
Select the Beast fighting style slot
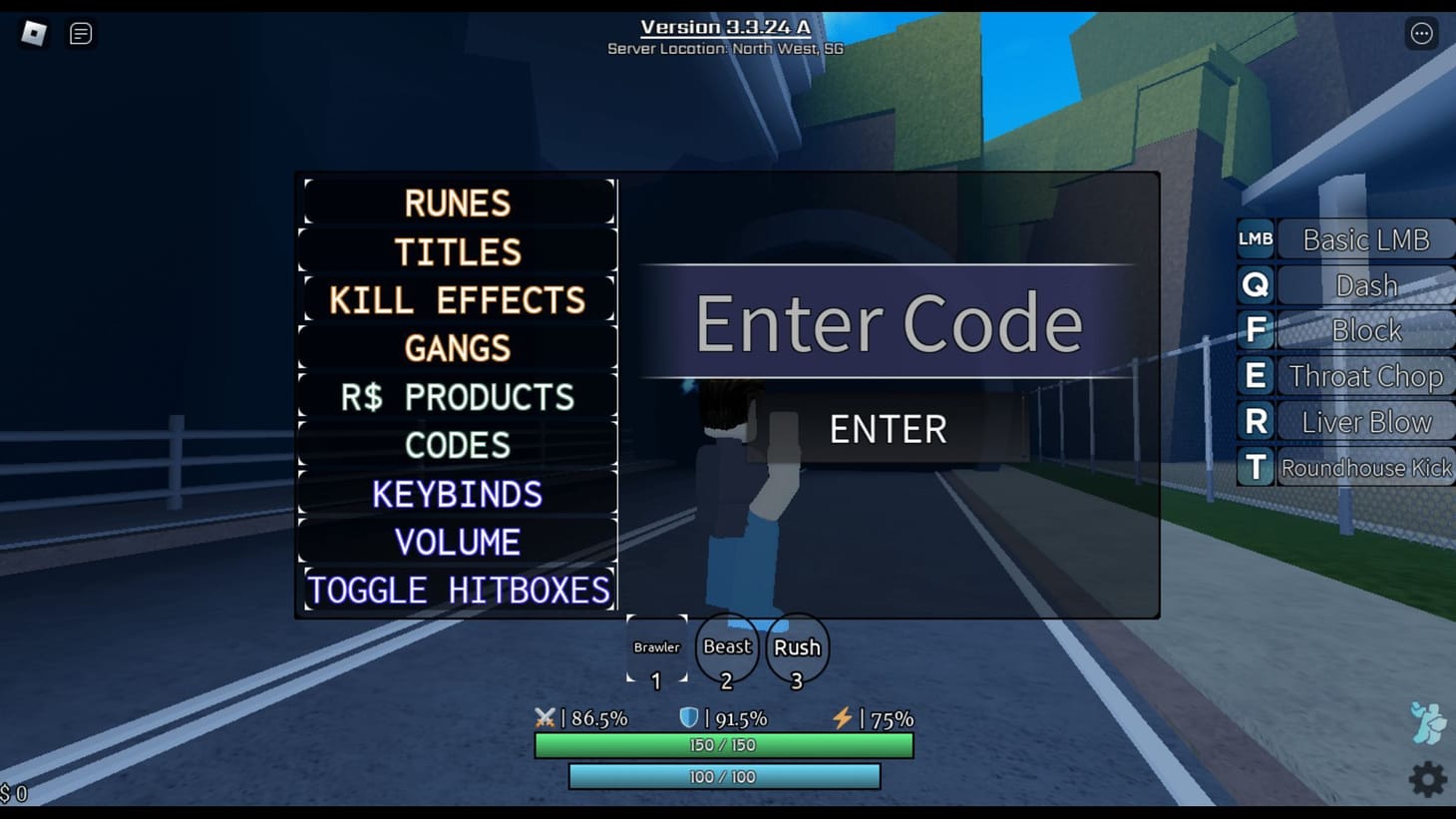point(726,647)
